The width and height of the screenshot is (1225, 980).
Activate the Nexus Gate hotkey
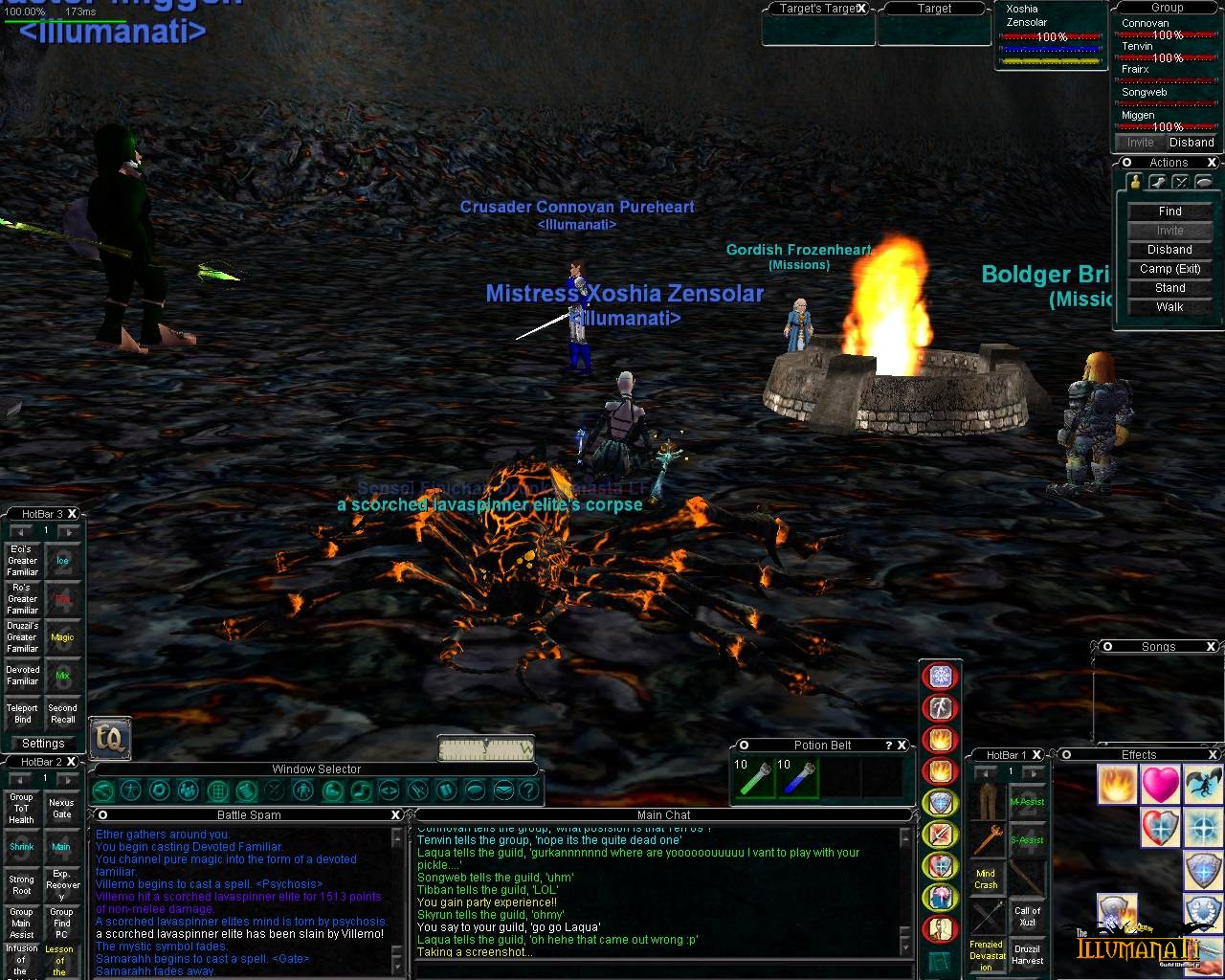click(61, 809)
